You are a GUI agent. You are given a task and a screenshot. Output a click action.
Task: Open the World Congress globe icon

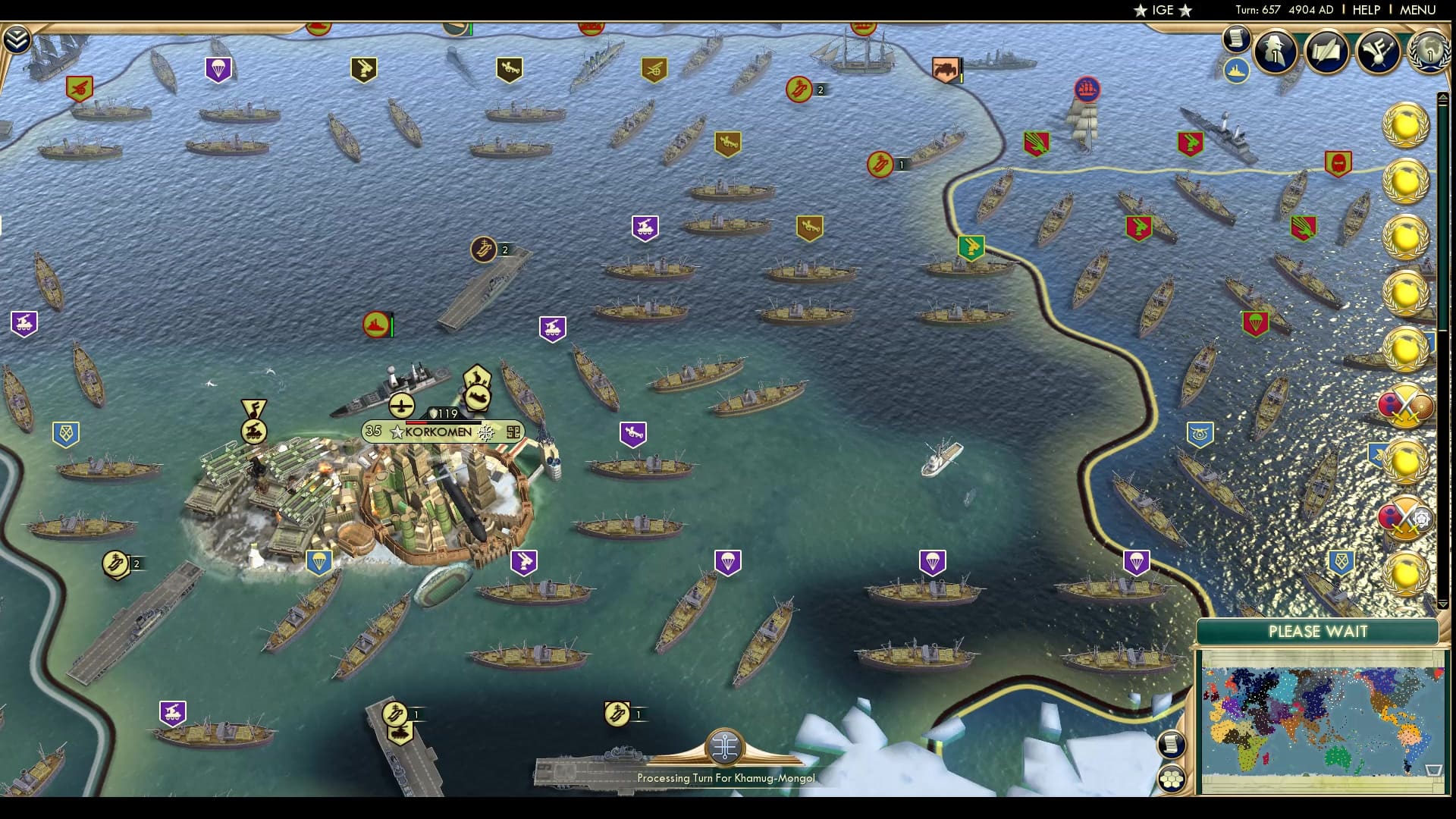(x=1432, y=53)
